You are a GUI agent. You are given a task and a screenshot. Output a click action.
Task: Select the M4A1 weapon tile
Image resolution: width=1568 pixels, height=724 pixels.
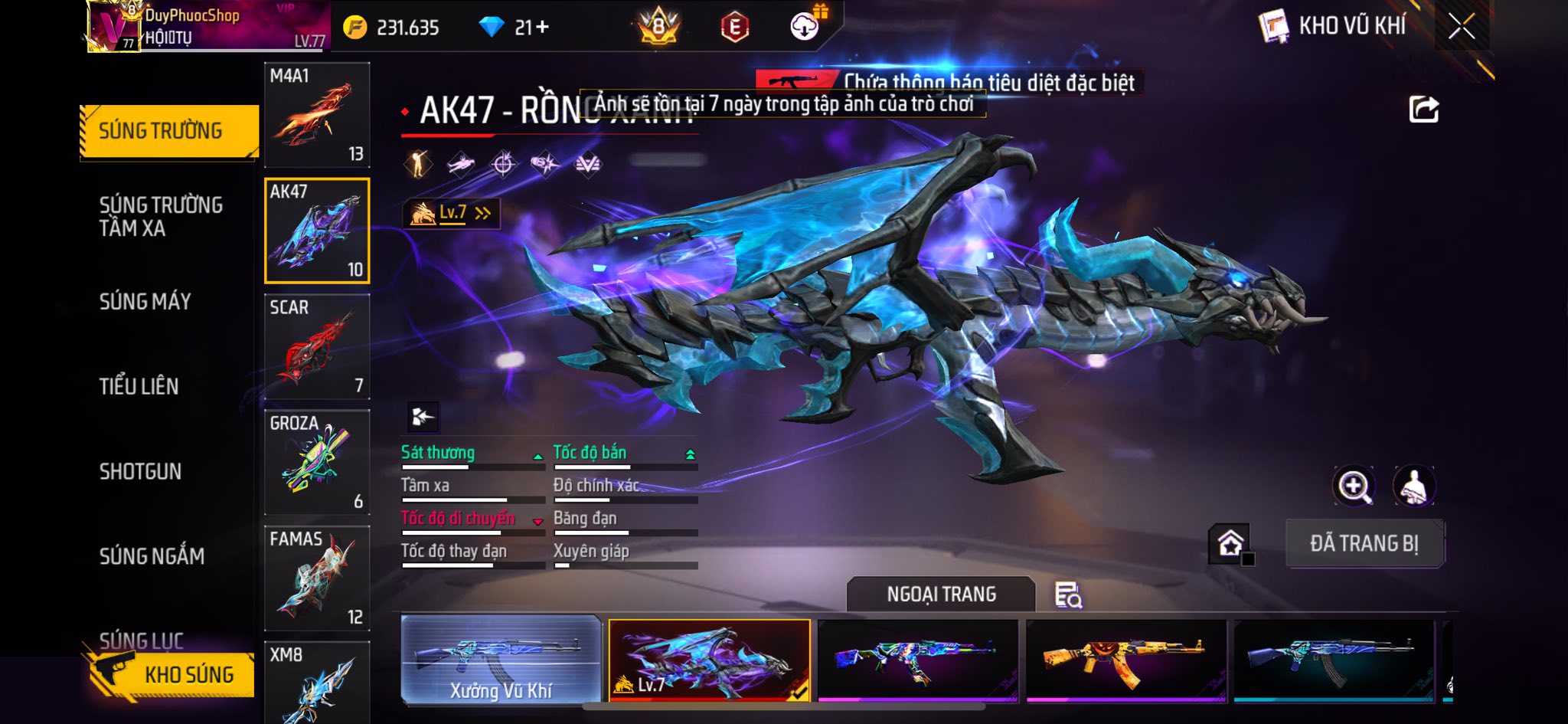point(317,115)
